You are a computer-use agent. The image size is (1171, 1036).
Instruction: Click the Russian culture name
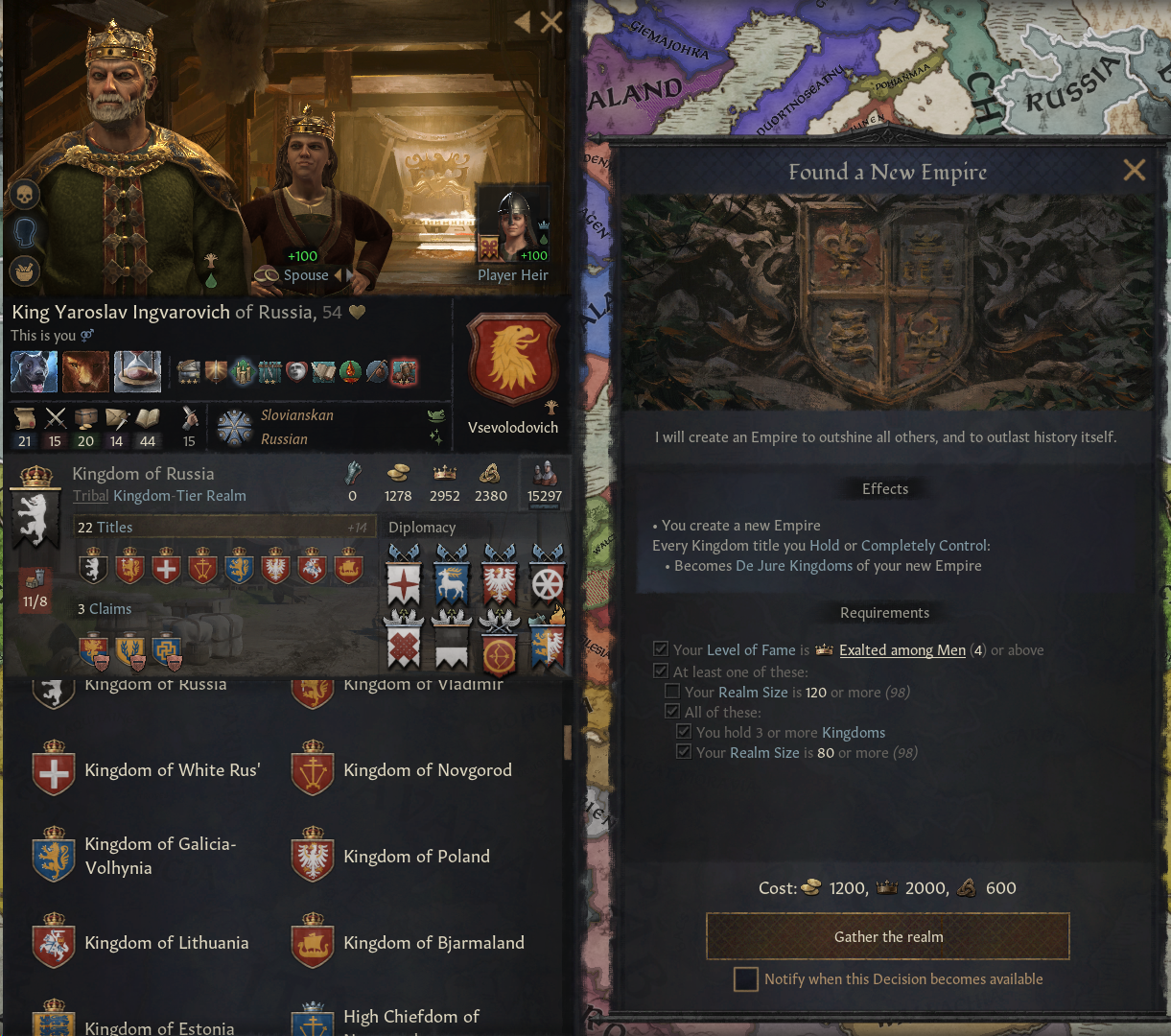click(x=284, y=439)
